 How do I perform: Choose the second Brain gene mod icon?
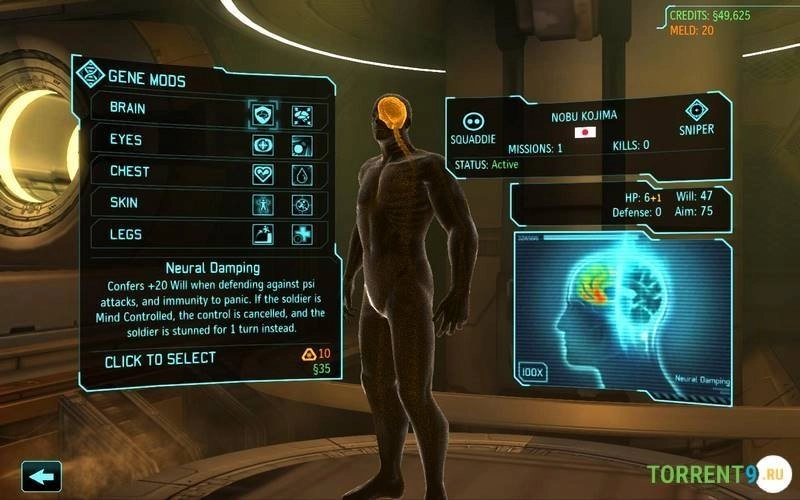(302, 114)
